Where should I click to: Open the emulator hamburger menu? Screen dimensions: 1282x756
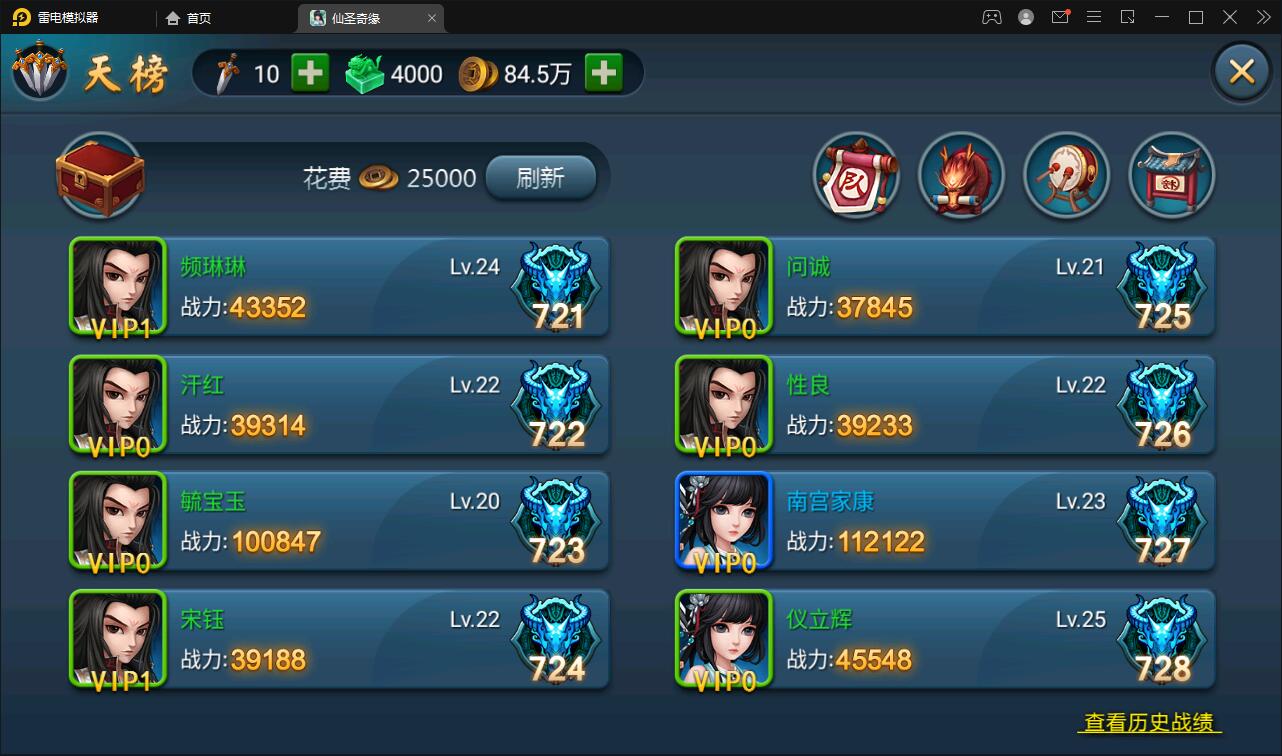point(1094,17)
